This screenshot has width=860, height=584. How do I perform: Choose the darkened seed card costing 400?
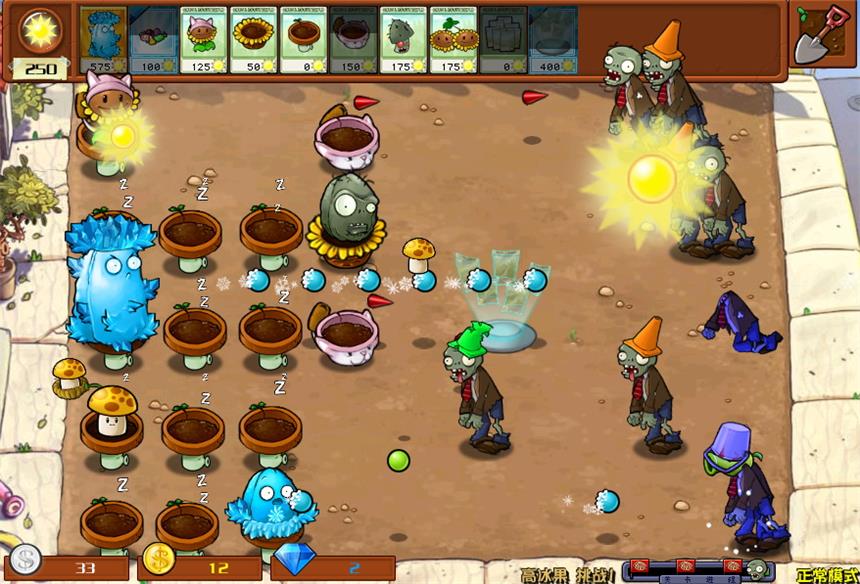552,39
